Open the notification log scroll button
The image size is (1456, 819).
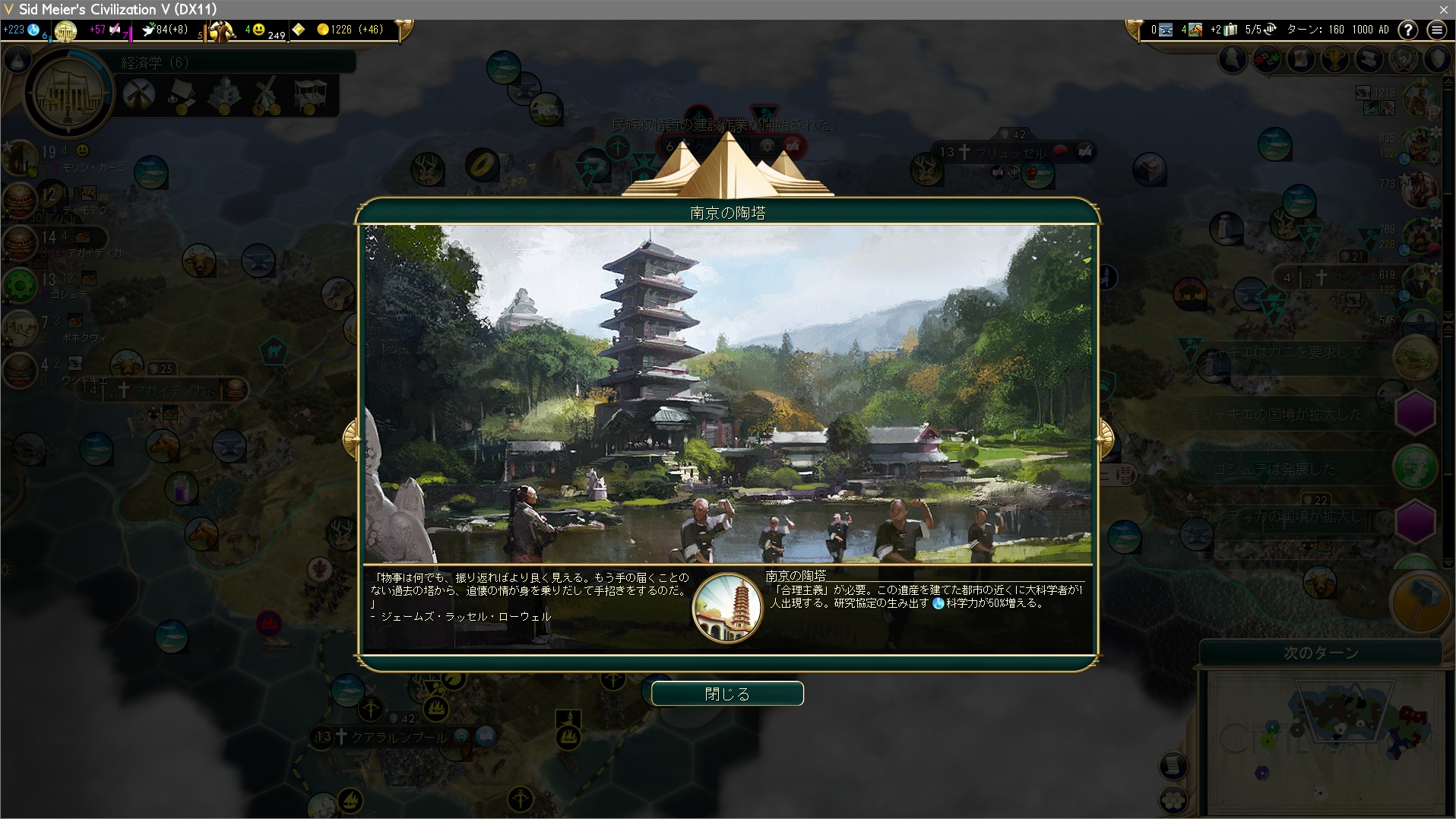tap(1173, 765)
